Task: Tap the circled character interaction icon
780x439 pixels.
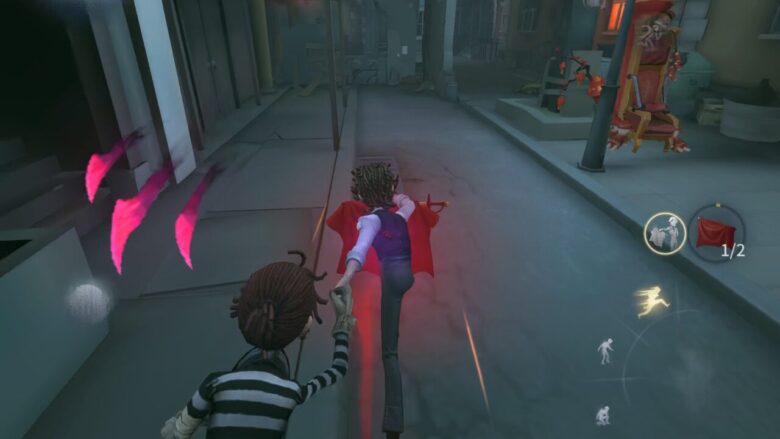Action: pyautogui.click(x=664, y=233)
